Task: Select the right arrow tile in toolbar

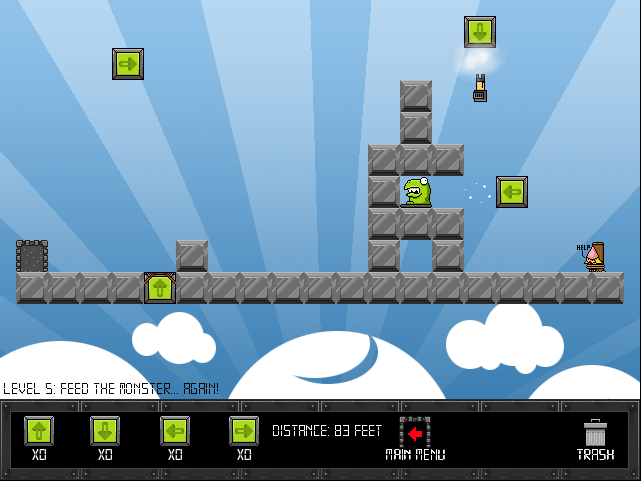Action: tap(244, 431)
